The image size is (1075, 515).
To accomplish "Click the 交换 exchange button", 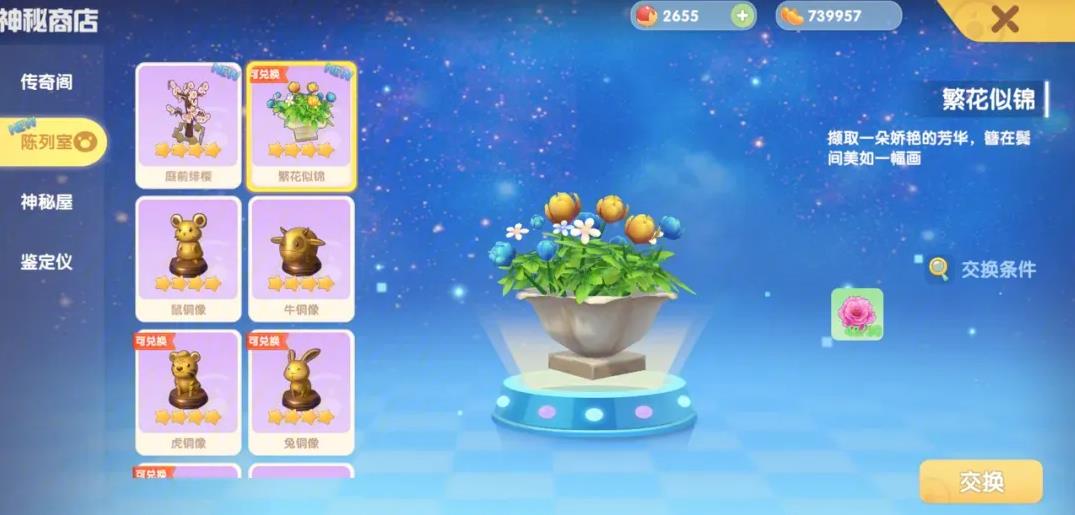I will point(980,481).
